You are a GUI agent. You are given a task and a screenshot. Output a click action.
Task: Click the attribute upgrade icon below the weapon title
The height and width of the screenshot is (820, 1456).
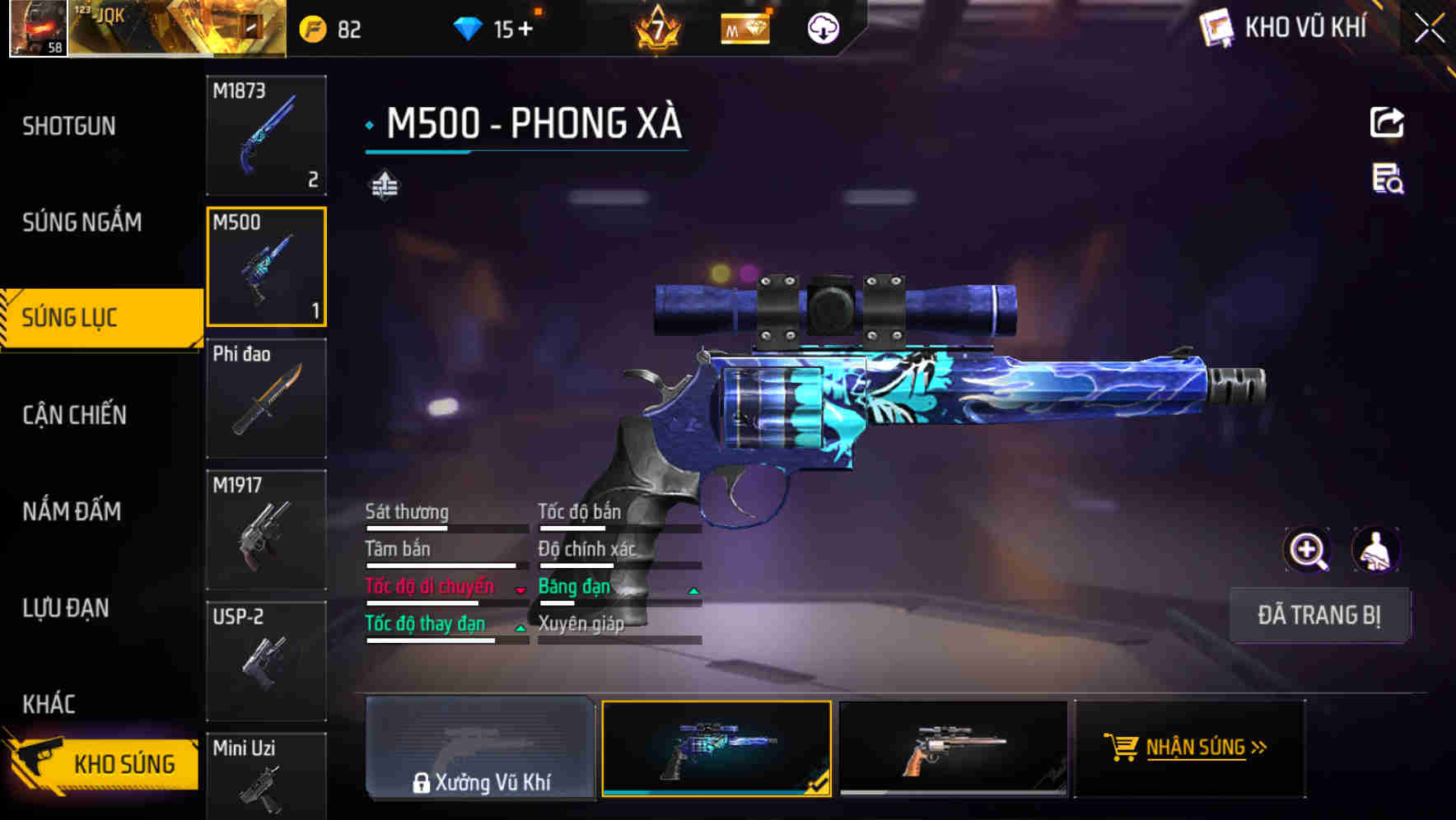click(x=385, y=184)
